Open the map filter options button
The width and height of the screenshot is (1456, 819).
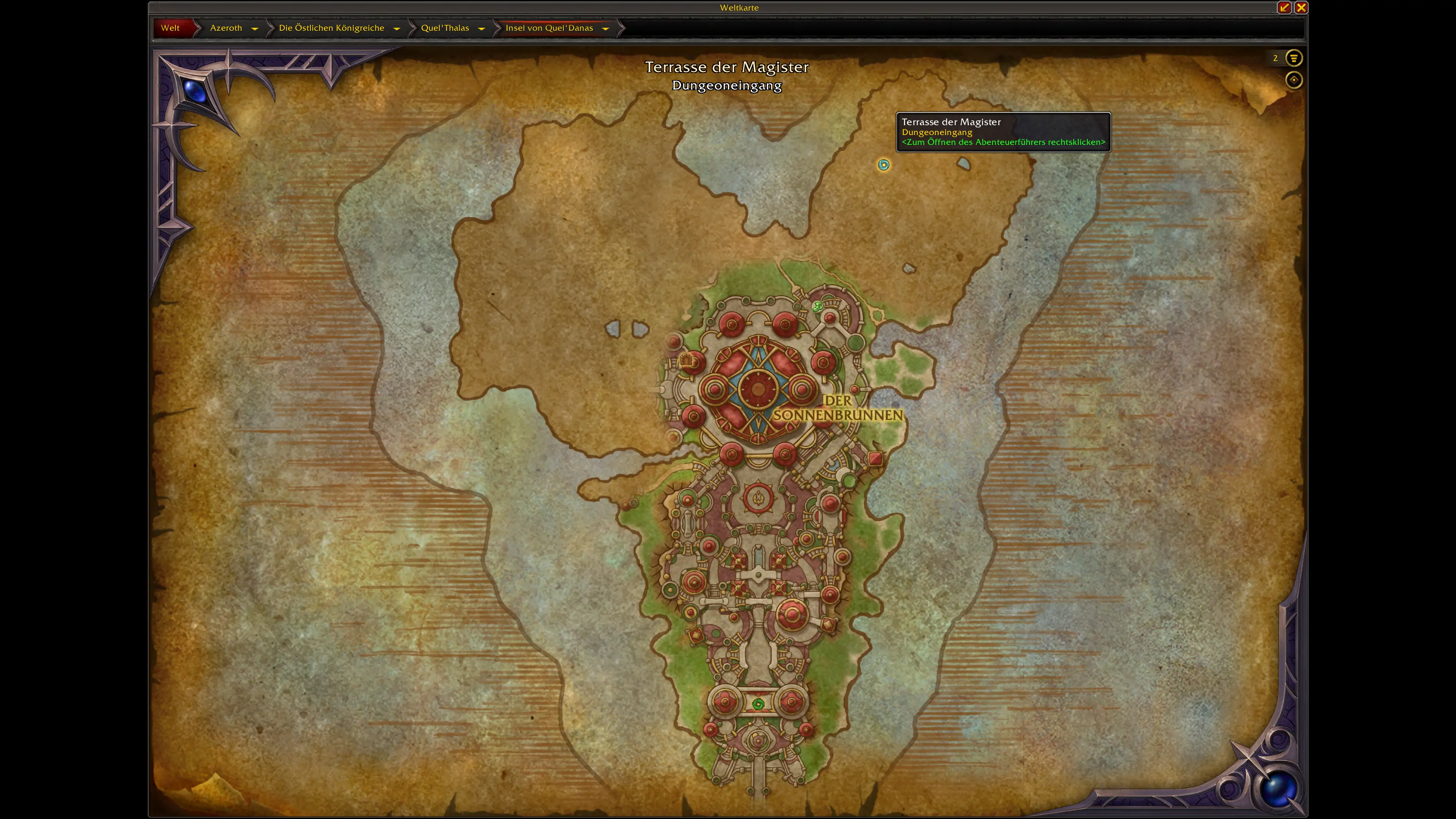tap(1293, 58)
